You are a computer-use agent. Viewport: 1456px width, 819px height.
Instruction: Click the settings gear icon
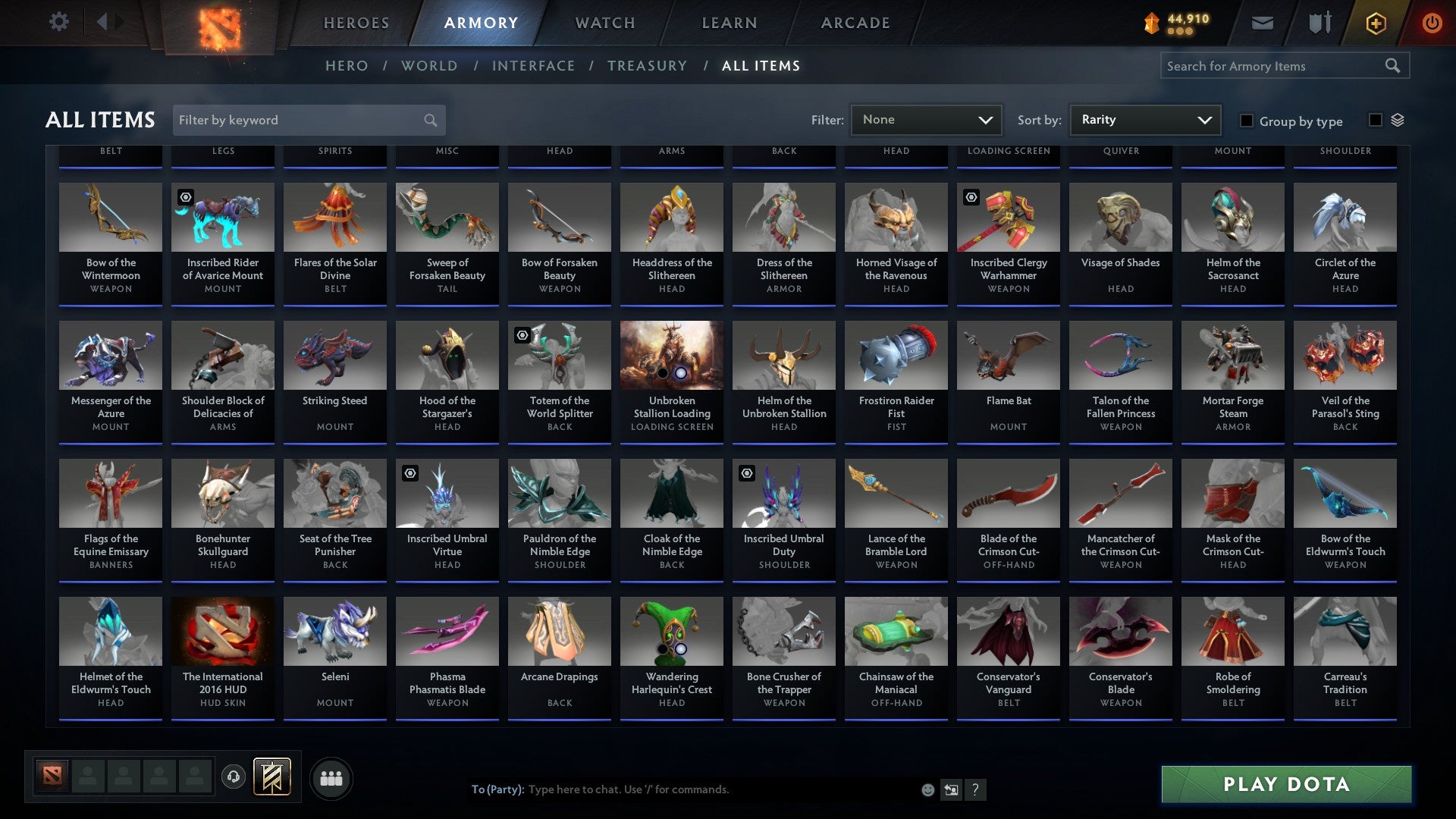coord(59,21)
